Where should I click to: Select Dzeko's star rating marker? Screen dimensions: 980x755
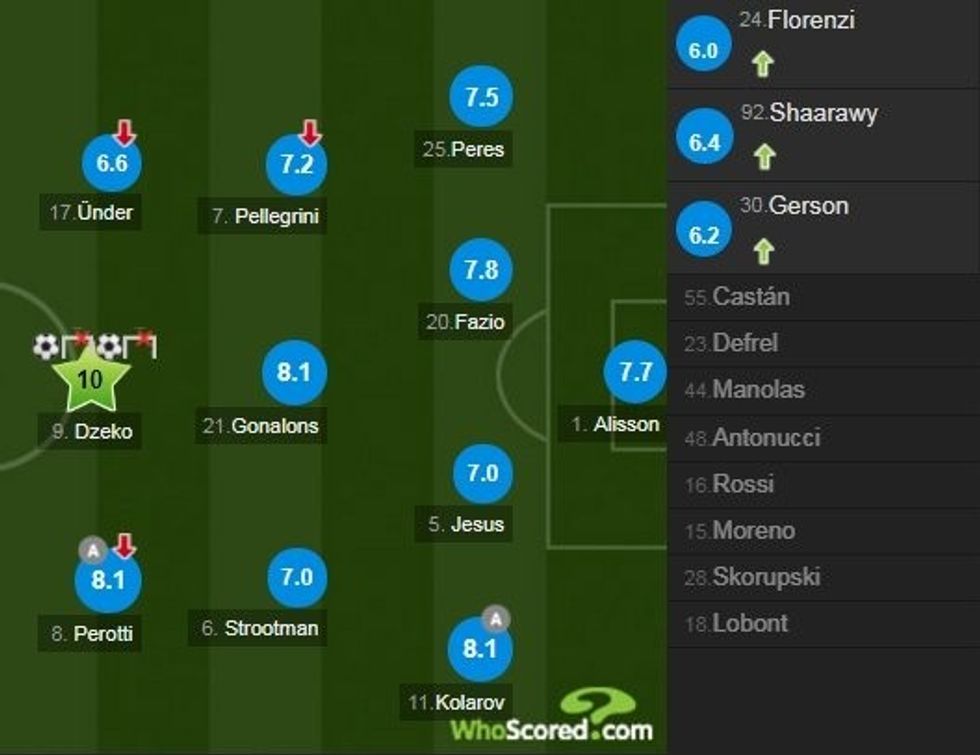90,379
